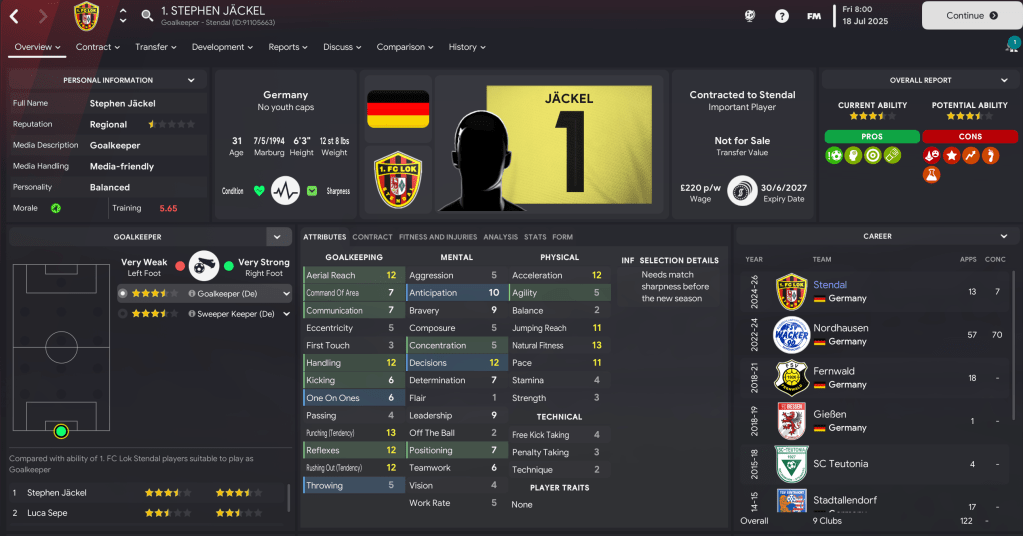Image resolution: width=1023 pixels, height=536 pixels.
Task: Select the Sweeper Keeper (De) role
Action: coord(236,313)
